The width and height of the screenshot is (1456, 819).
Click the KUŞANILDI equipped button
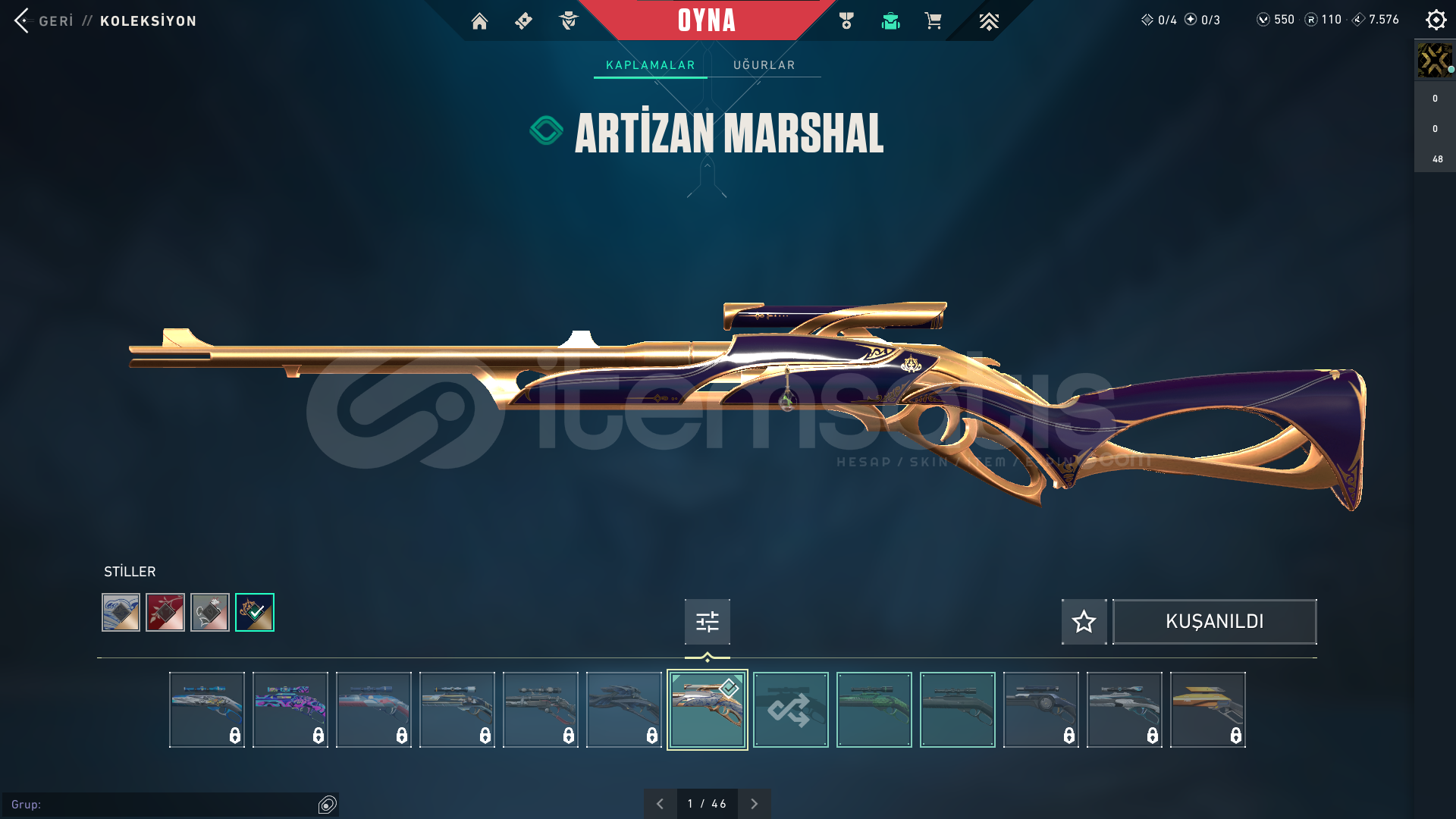pos(1214,622)
